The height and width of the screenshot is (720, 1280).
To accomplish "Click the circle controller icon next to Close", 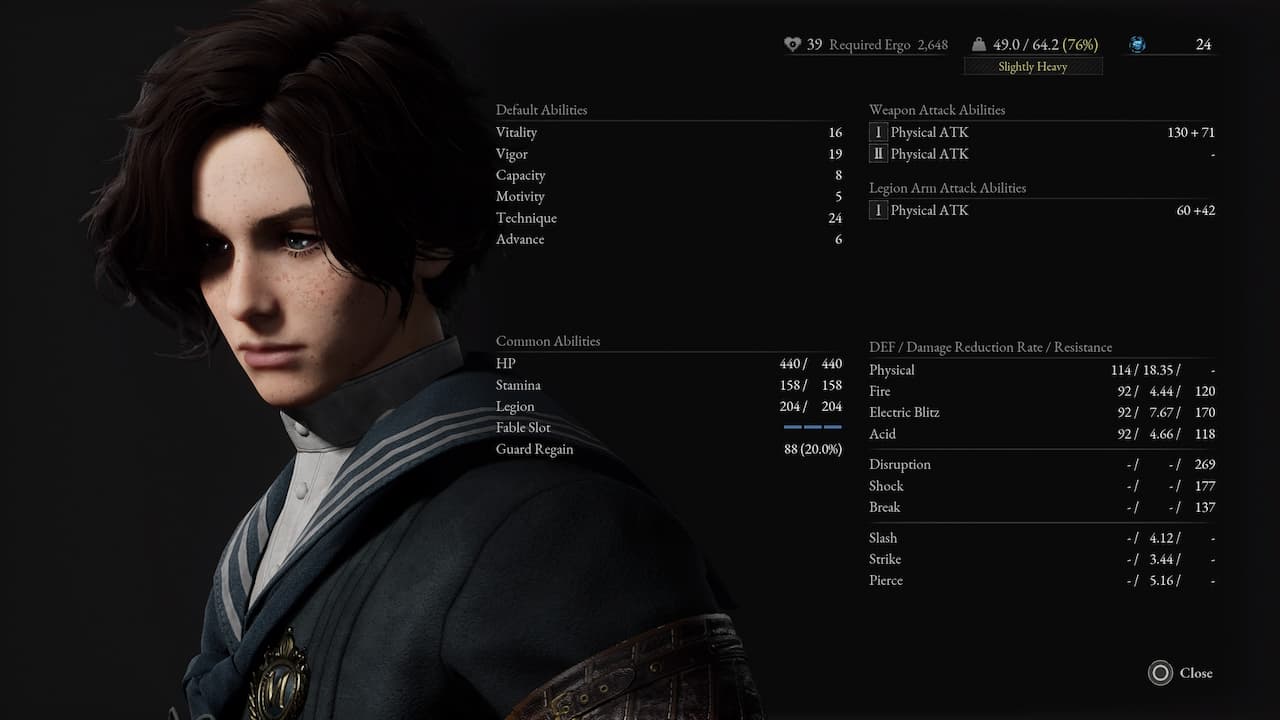I will 1161,673.
